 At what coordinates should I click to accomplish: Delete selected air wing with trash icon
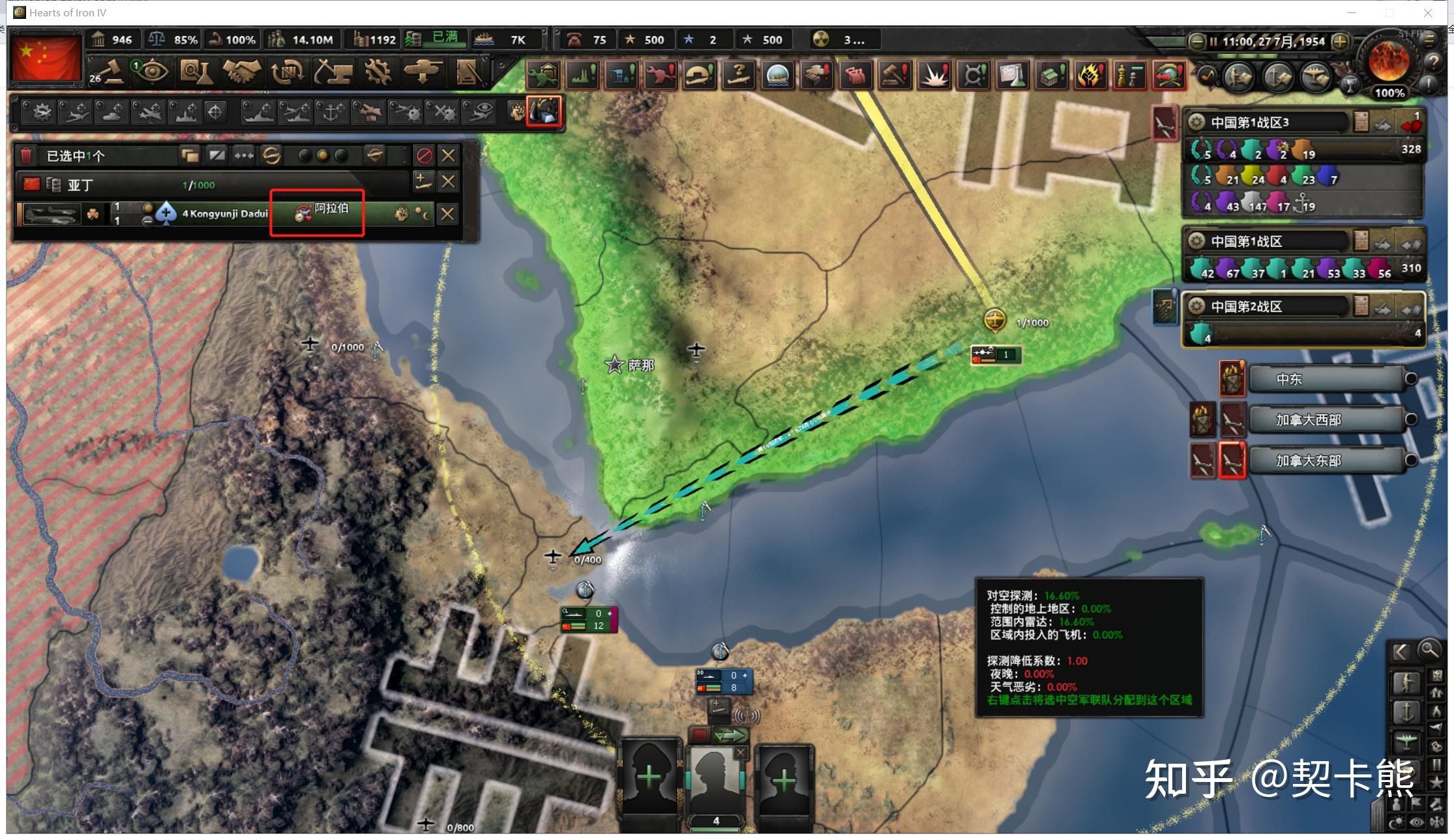[26, 156]
